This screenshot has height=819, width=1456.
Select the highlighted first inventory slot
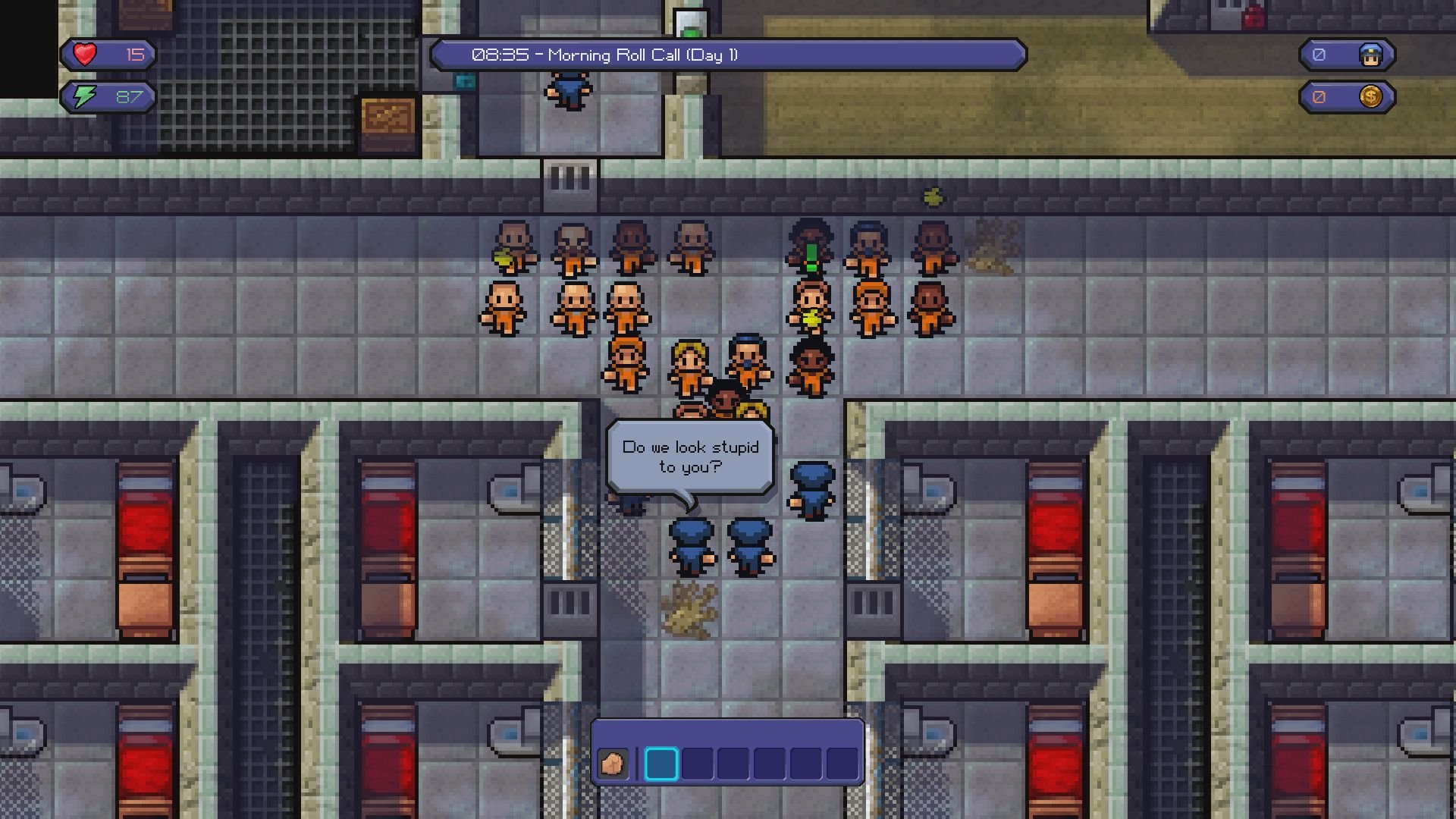pos(661,762)
